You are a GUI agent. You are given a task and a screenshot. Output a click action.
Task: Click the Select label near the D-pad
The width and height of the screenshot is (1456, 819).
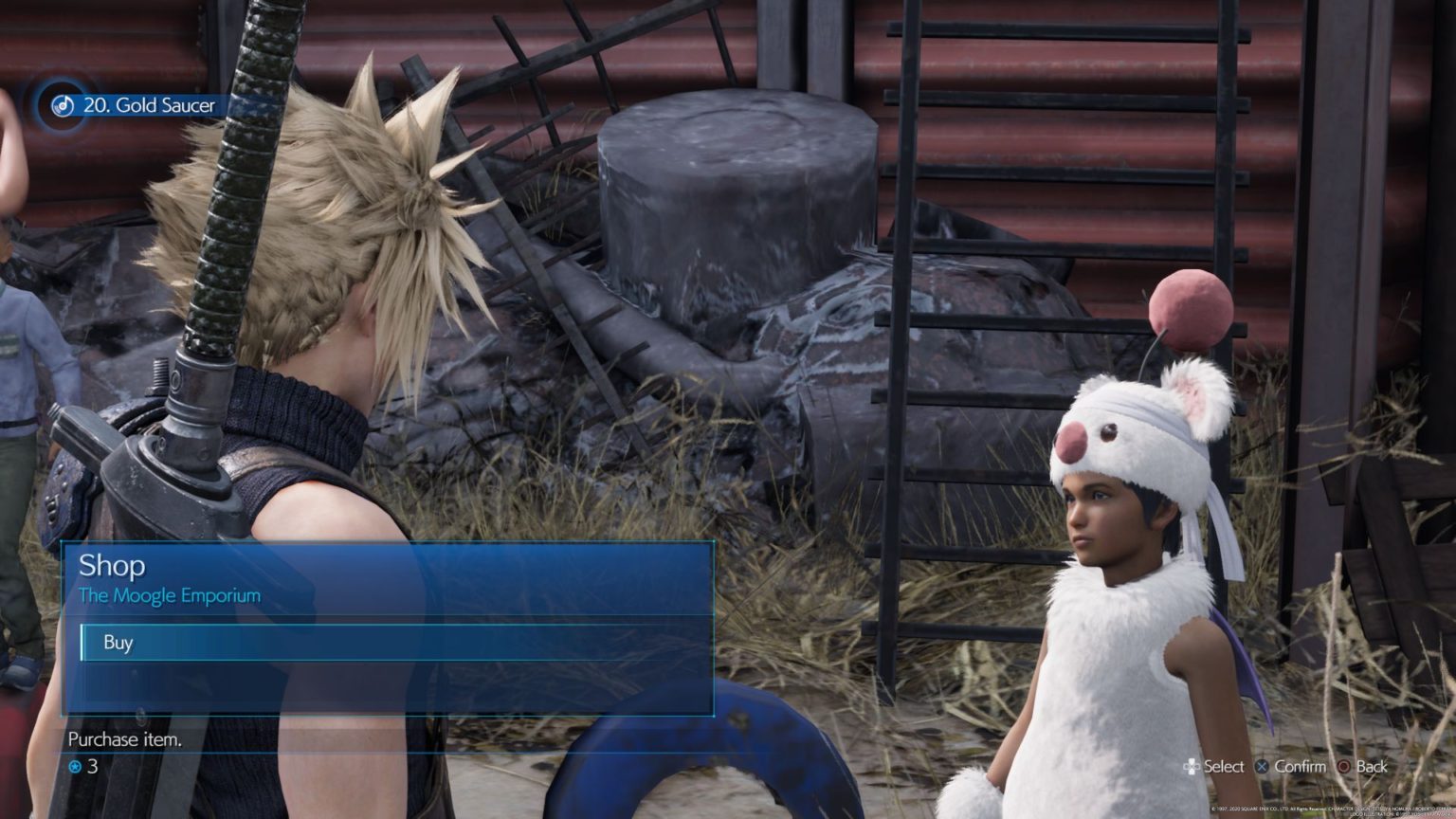click(x=1226, y=766)
